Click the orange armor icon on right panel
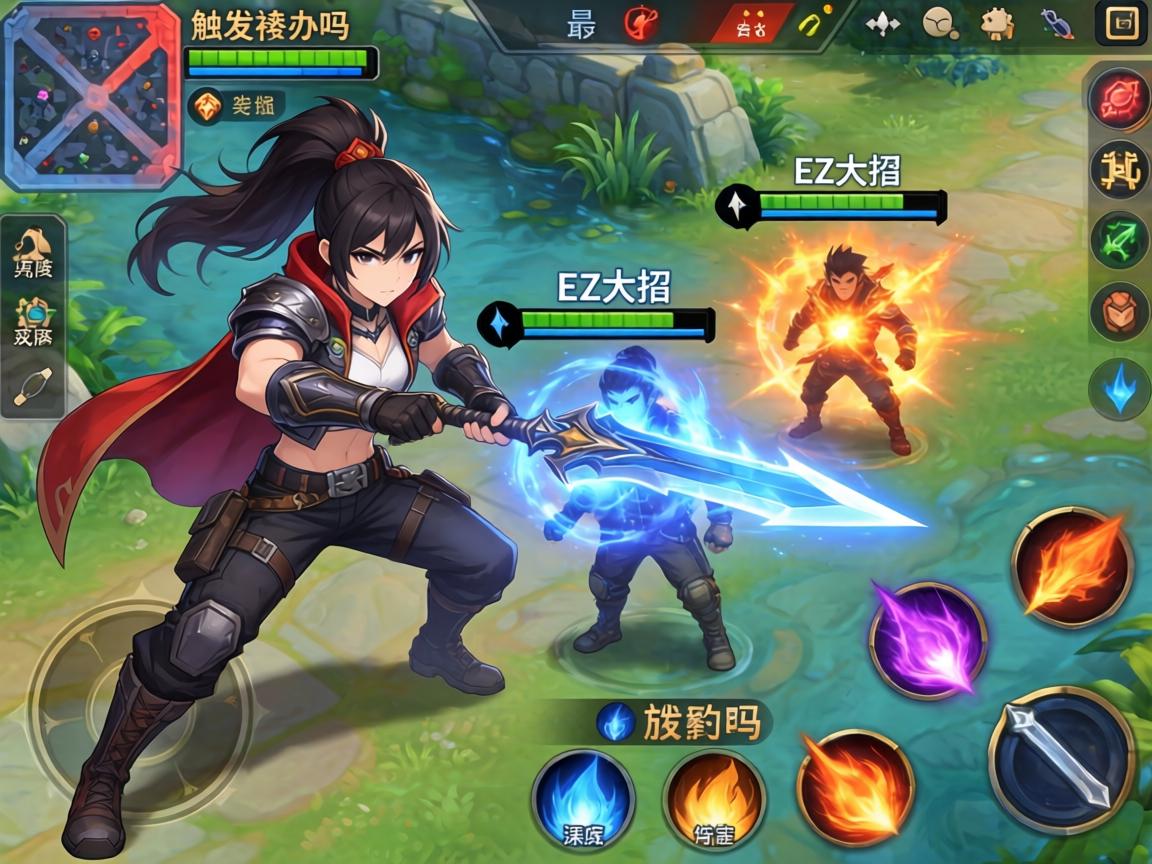The width and height of the screenshot is (1152, 864). point(1119,312)
